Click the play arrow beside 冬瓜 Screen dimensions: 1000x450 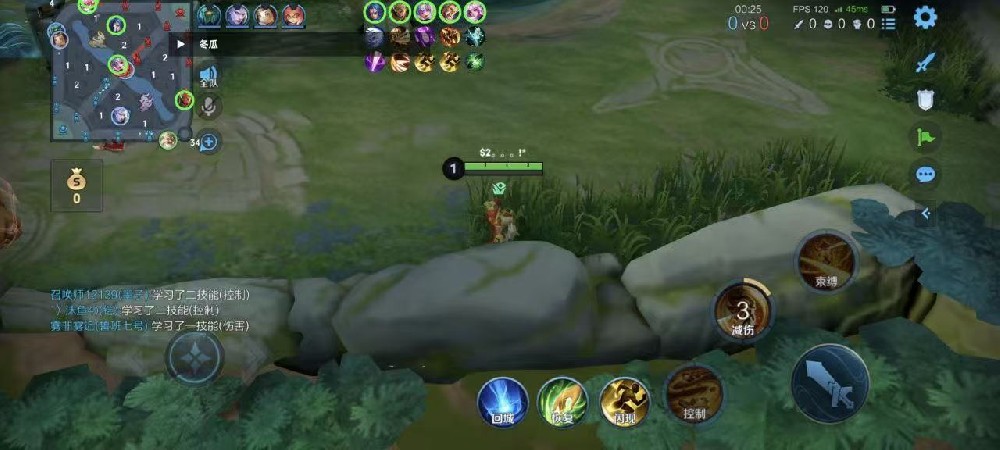tap(180, 43)
